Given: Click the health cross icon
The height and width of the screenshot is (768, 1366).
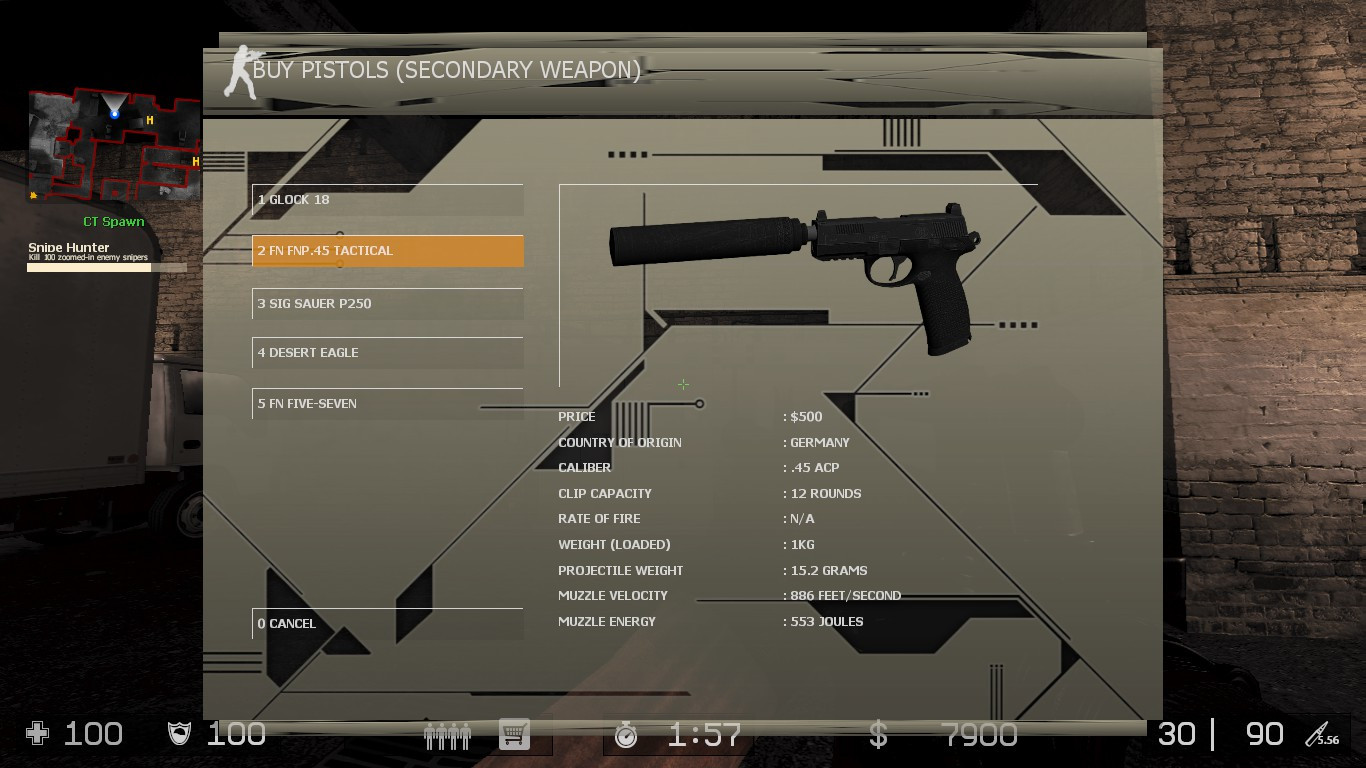Looking at the screenshot, I should (35, 734).
